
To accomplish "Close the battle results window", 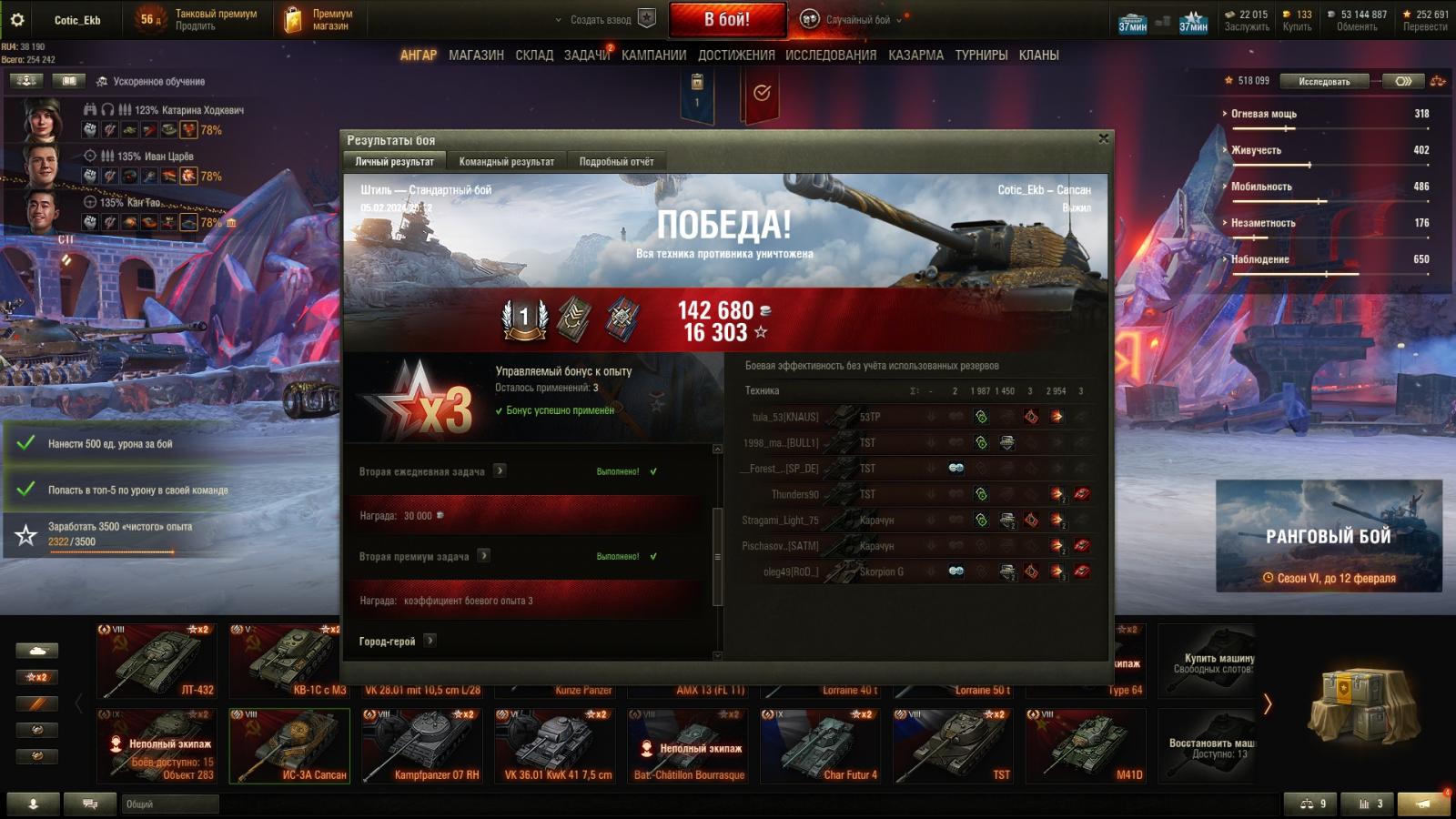I will (1103, 139).
